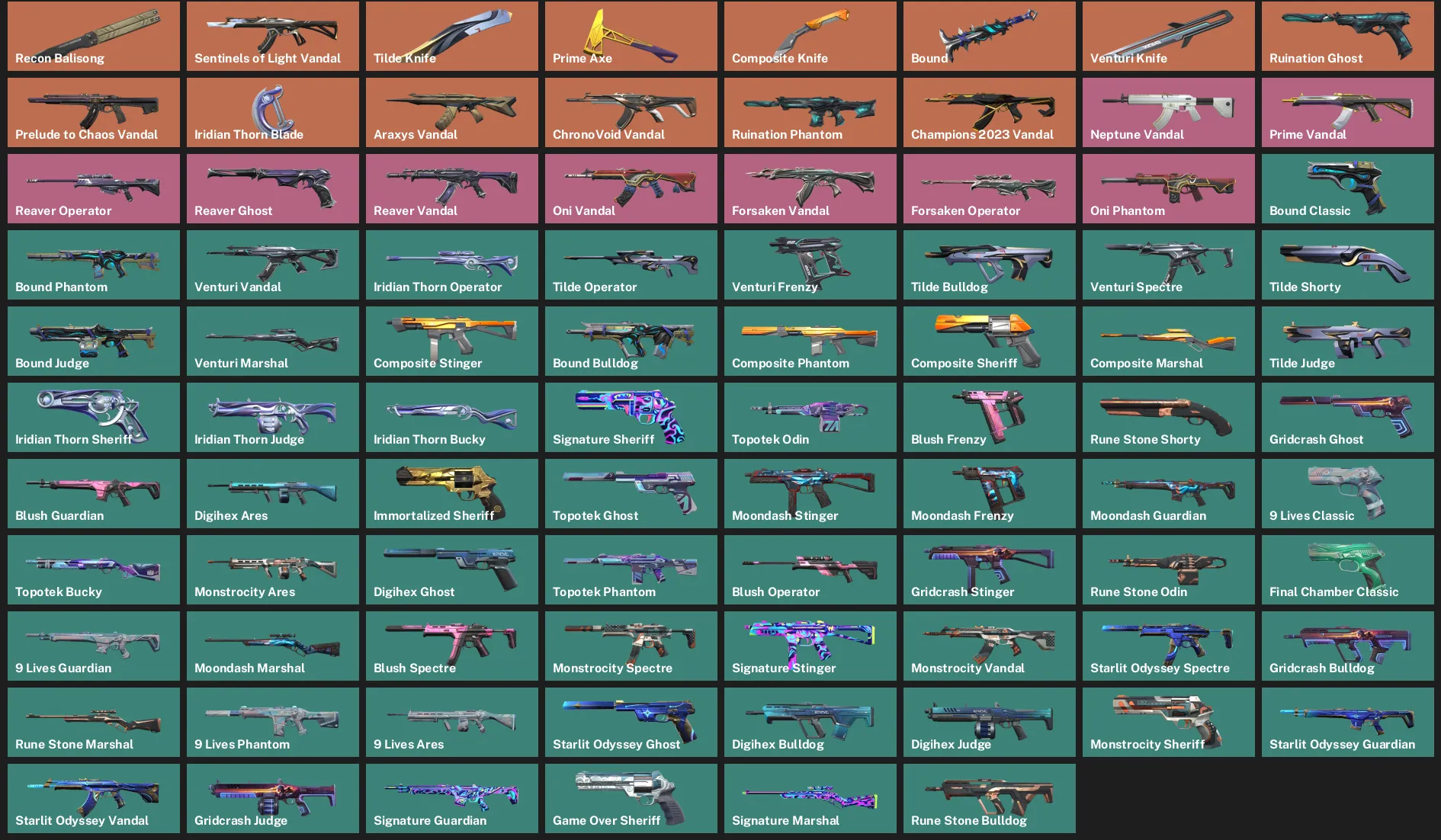Open the Ruination Ghost skin
This screenshot has width=1441, height=840.
point(1346,36)
